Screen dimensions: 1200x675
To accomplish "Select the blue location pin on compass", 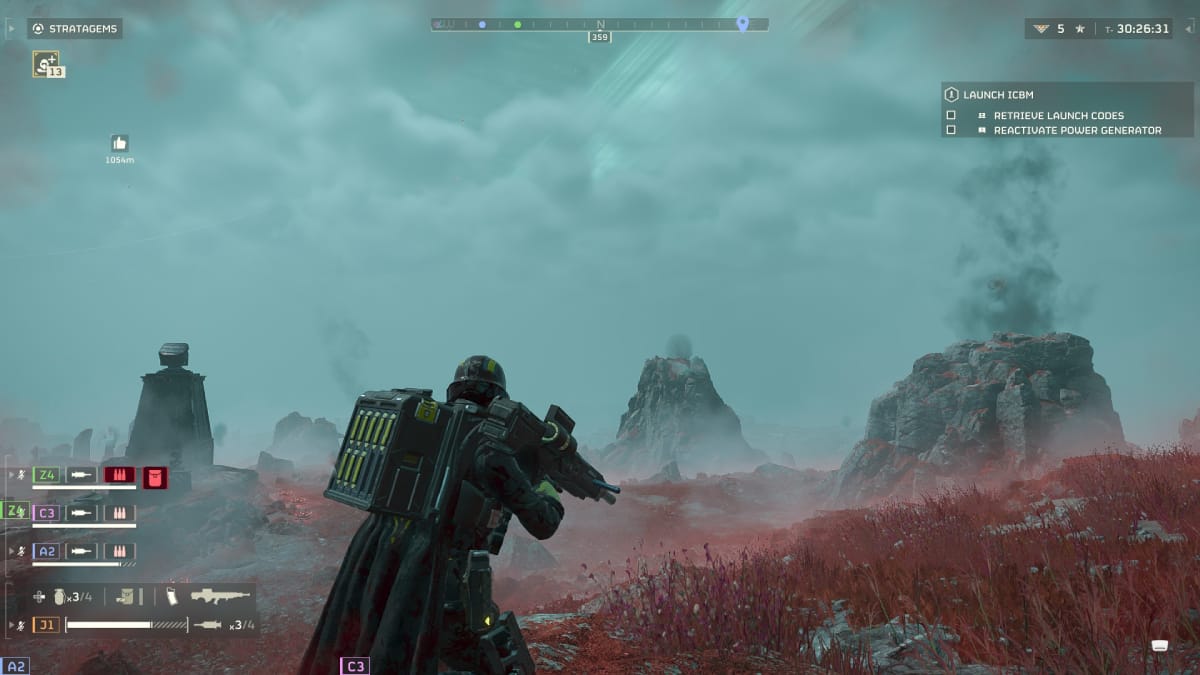I will click(742, 23).
